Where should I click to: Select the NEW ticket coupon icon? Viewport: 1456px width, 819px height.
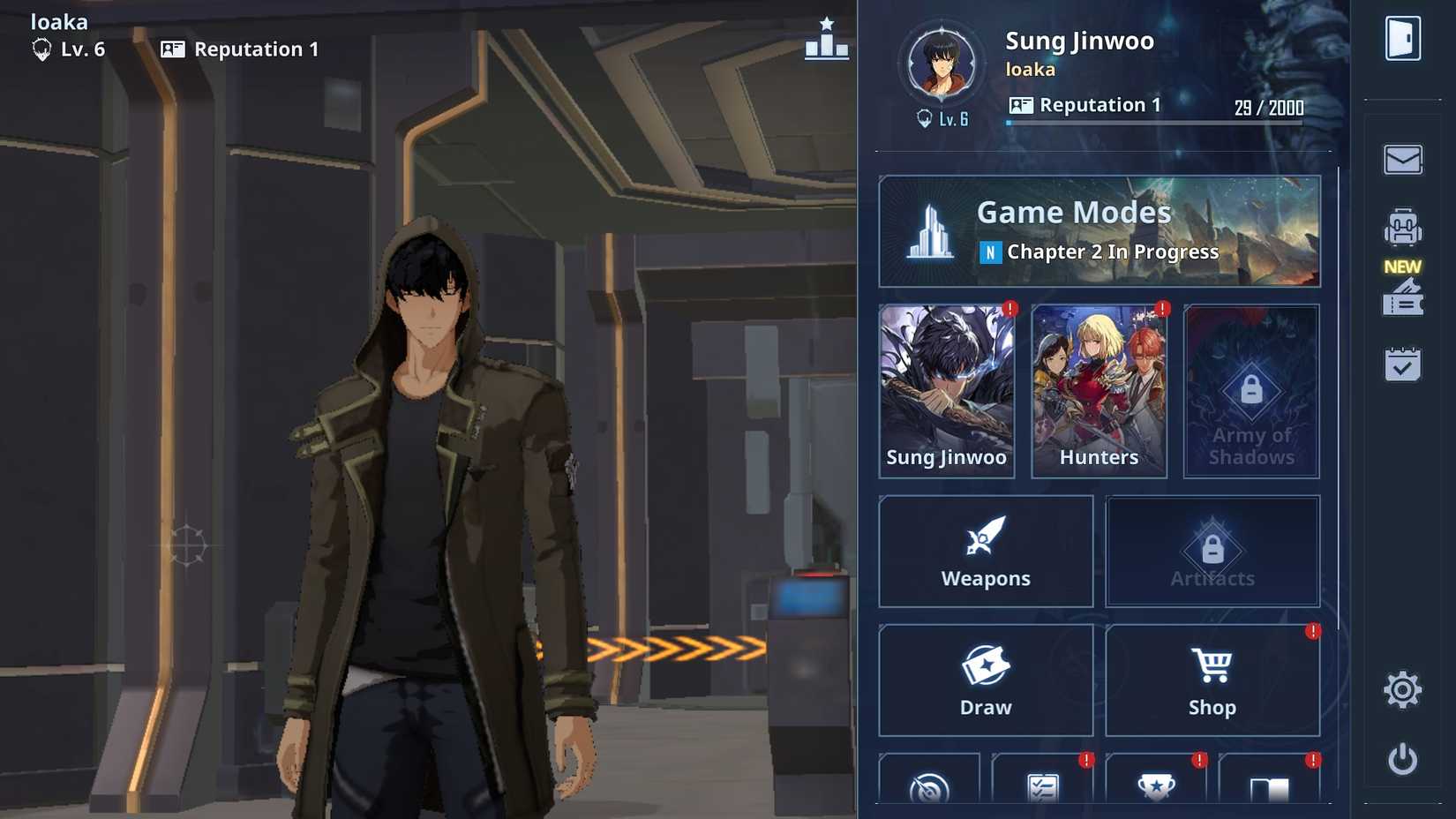tap(1404, 298)
